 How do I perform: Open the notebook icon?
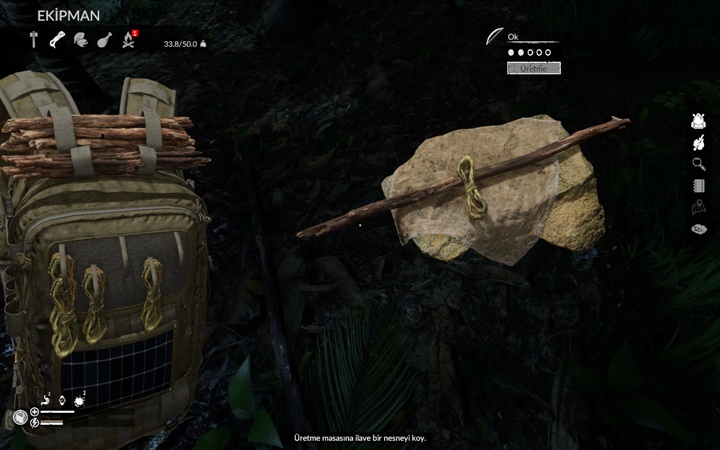699,186
